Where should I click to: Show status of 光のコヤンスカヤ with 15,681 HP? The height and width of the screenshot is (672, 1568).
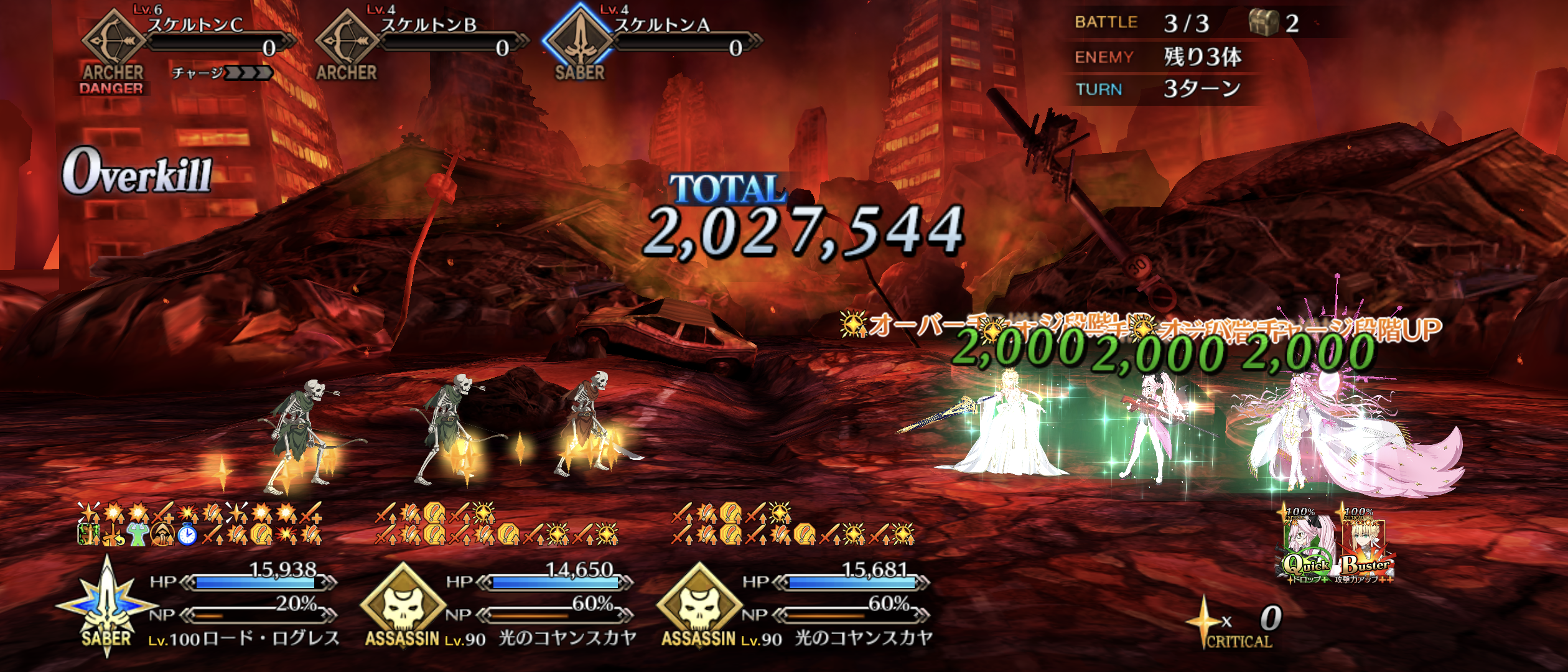(699, 607)
